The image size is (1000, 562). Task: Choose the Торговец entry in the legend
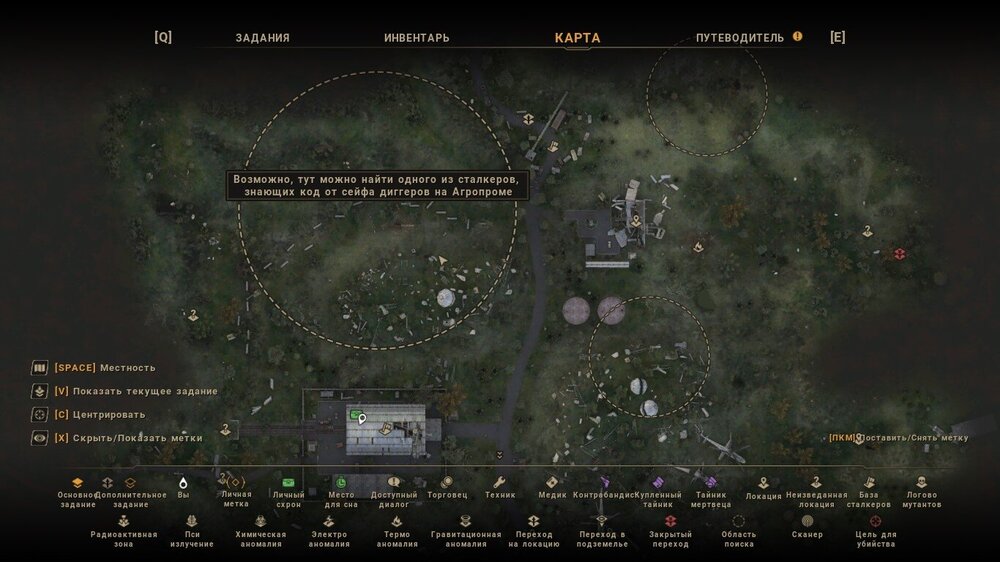click(446, 488)
